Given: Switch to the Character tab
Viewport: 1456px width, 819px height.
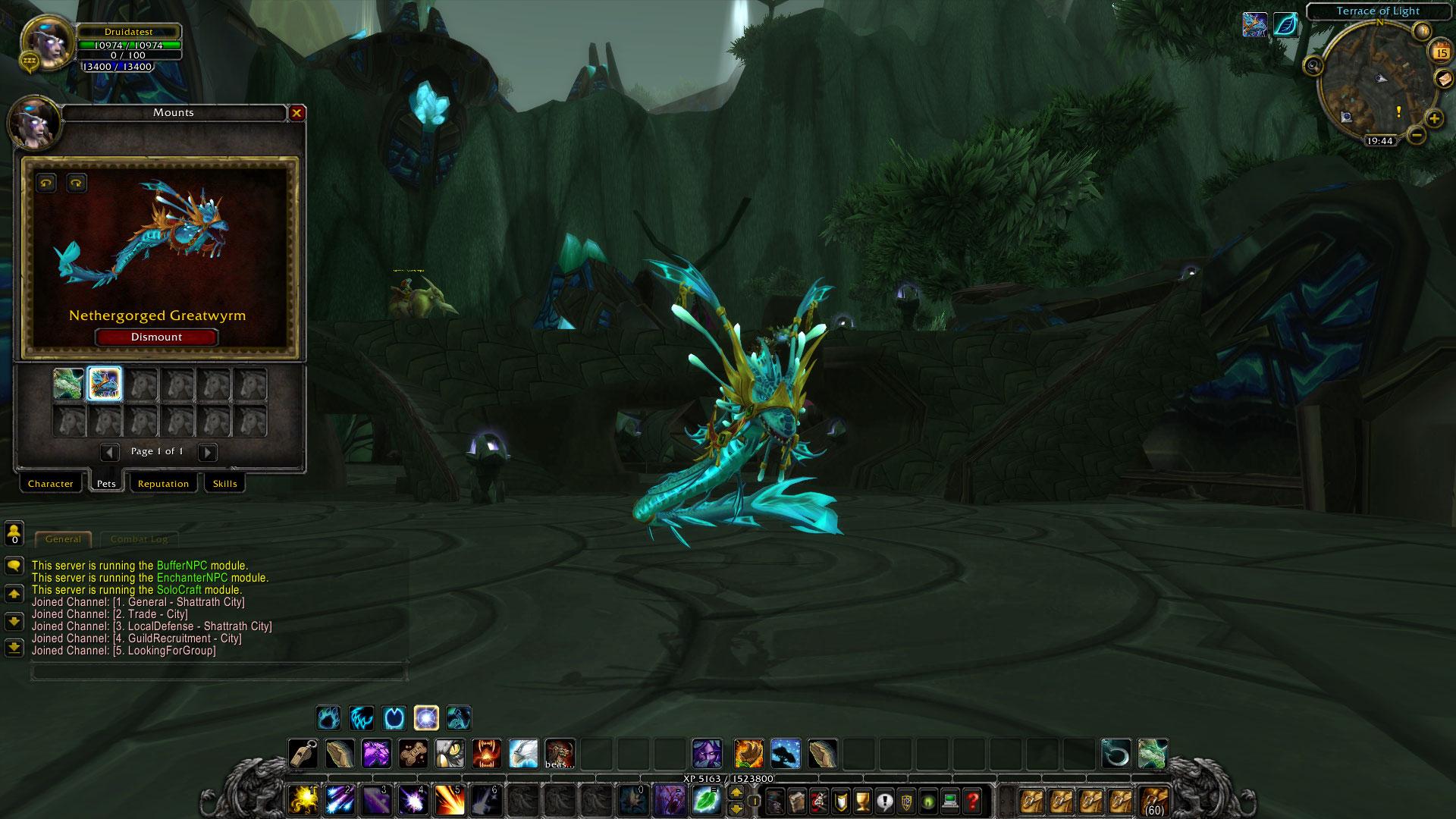Looking at the screenshot, I should tap(51, 483).
